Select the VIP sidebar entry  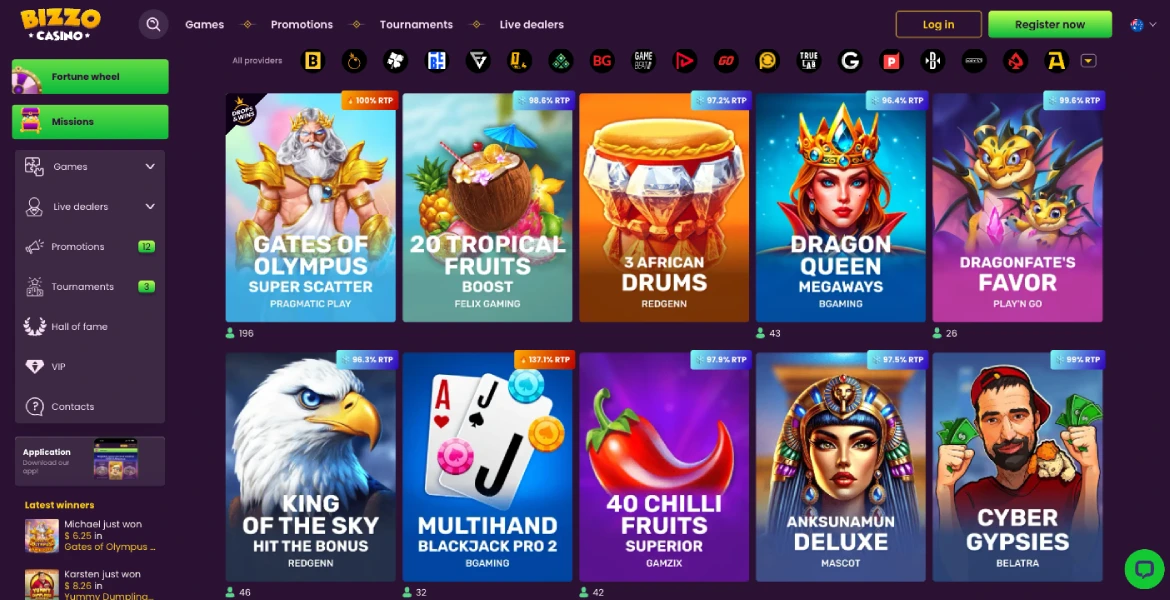click(x=58, y=367)
